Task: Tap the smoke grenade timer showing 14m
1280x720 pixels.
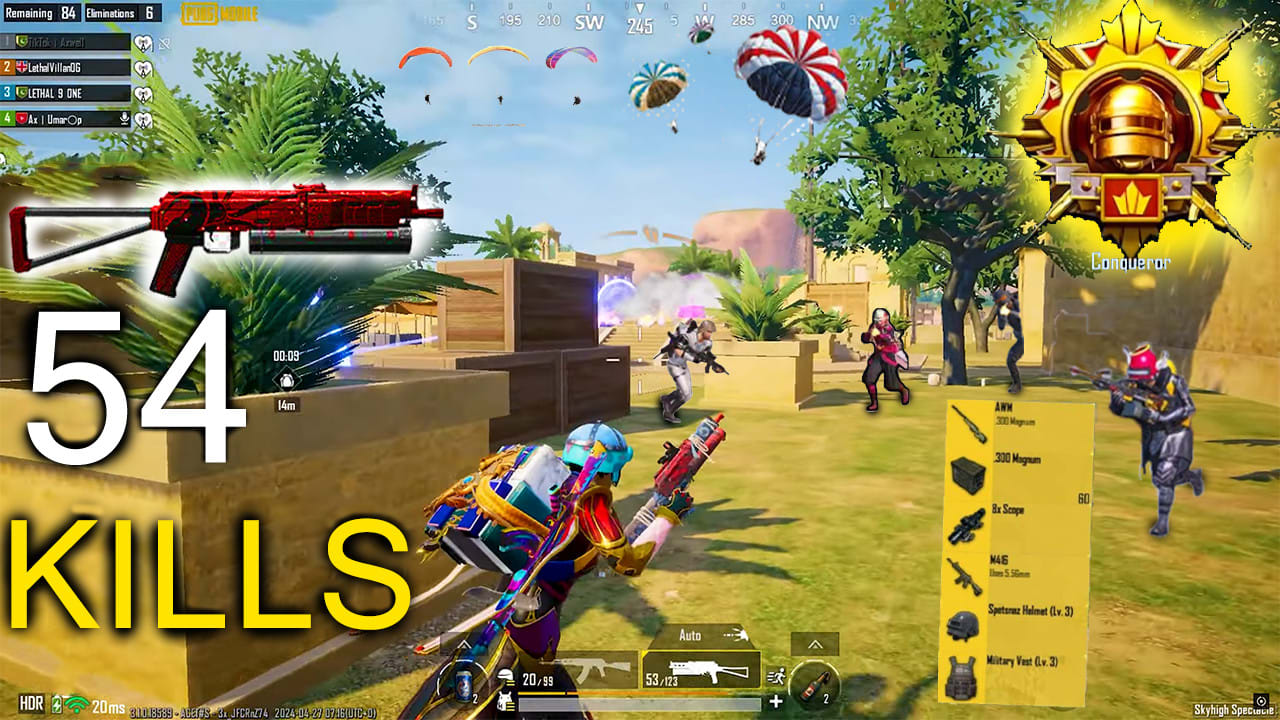Action: coord(285,378)
